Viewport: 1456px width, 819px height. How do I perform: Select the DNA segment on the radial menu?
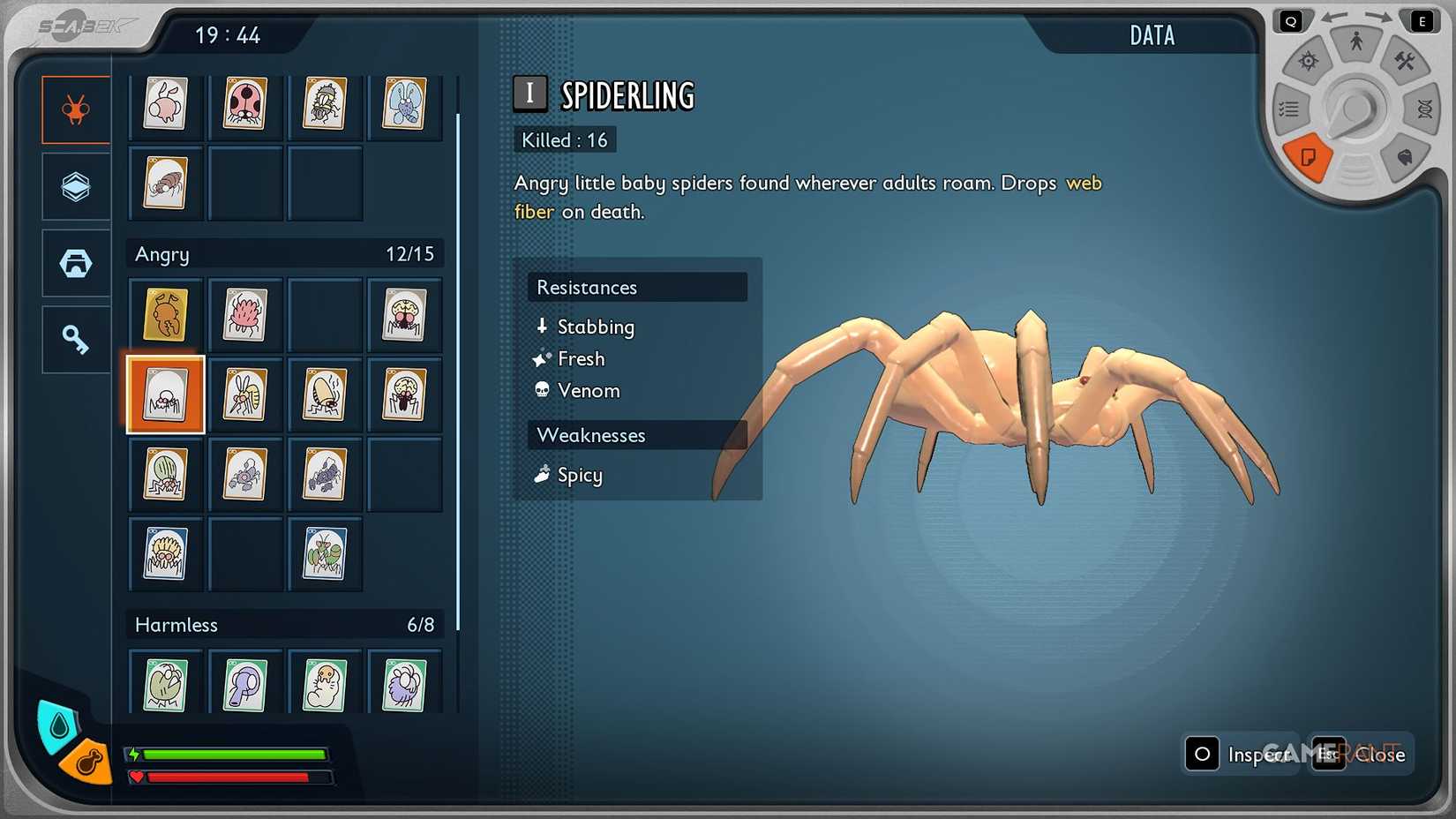point(1423,108)
